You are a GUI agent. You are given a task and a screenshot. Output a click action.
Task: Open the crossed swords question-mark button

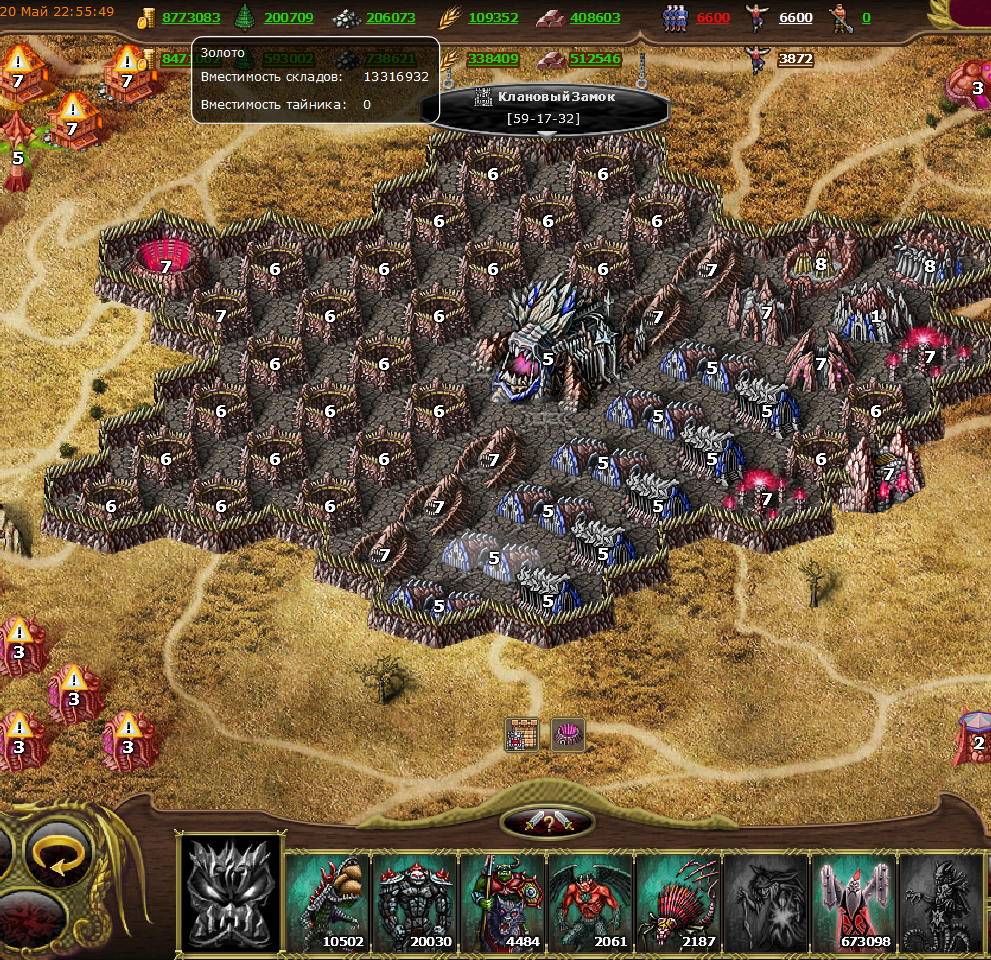click(548, 822)
